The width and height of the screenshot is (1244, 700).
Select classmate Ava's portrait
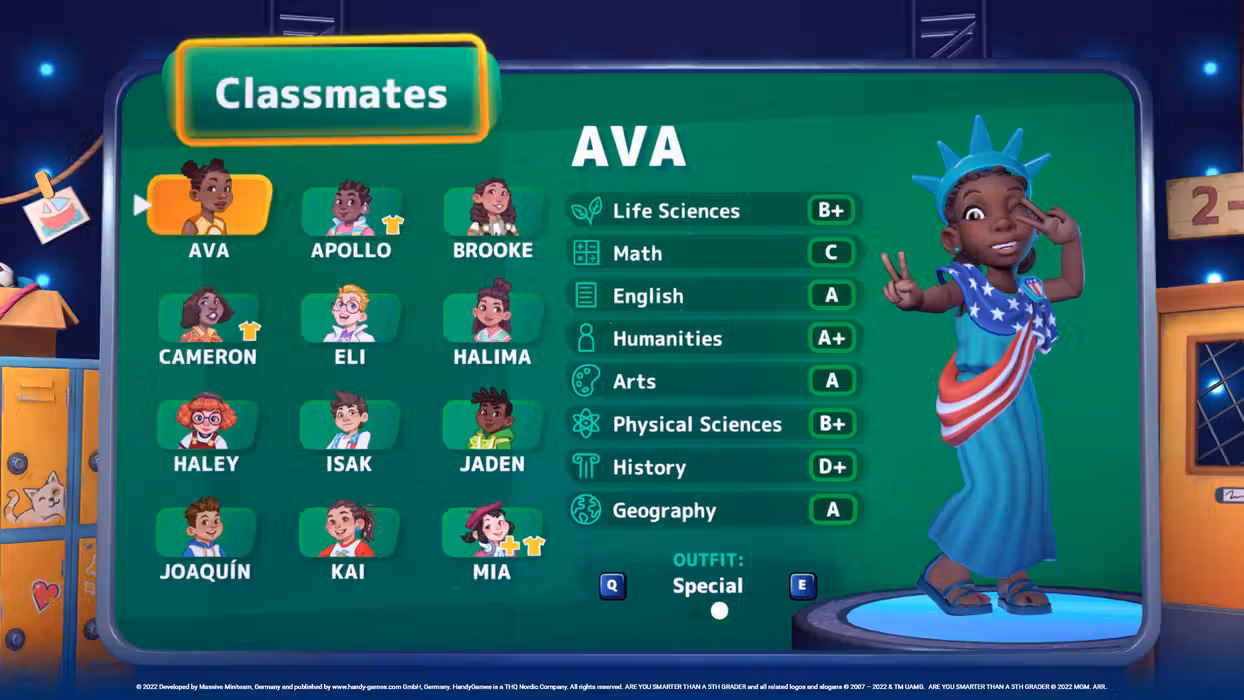coord(208,205)
